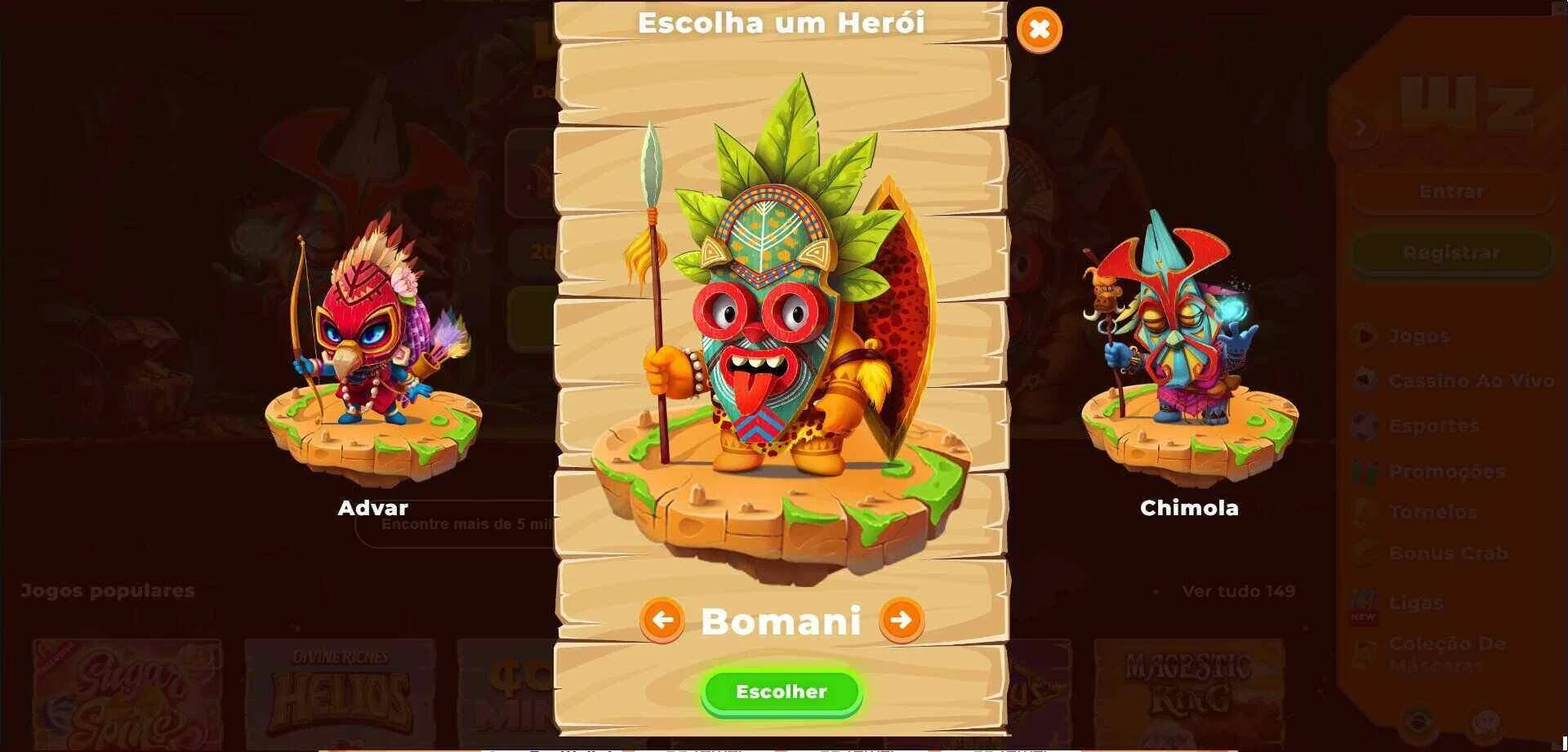Close the hero selection dialog
This screenshot has width=1568, height=752.
click(x=1039, y=30)
